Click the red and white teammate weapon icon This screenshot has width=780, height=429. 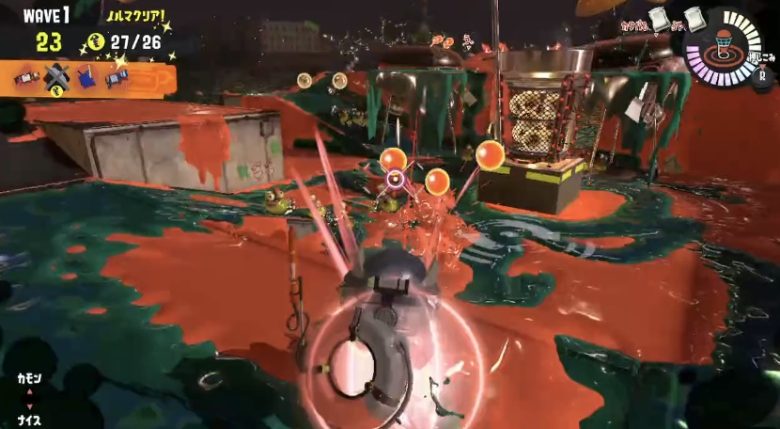pos(27,78)
